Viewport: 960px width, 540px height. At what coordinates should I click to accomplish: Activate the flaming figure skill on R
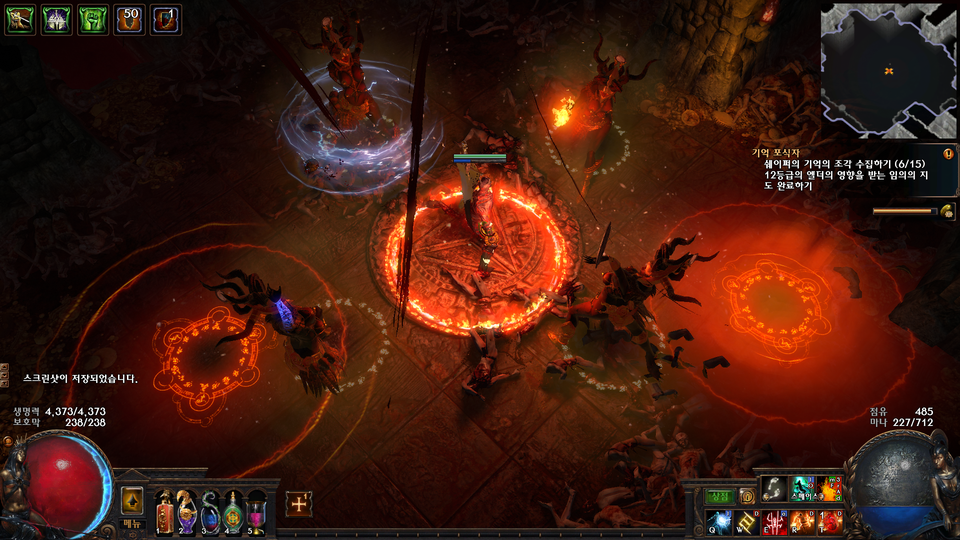(x=802, y=520)
